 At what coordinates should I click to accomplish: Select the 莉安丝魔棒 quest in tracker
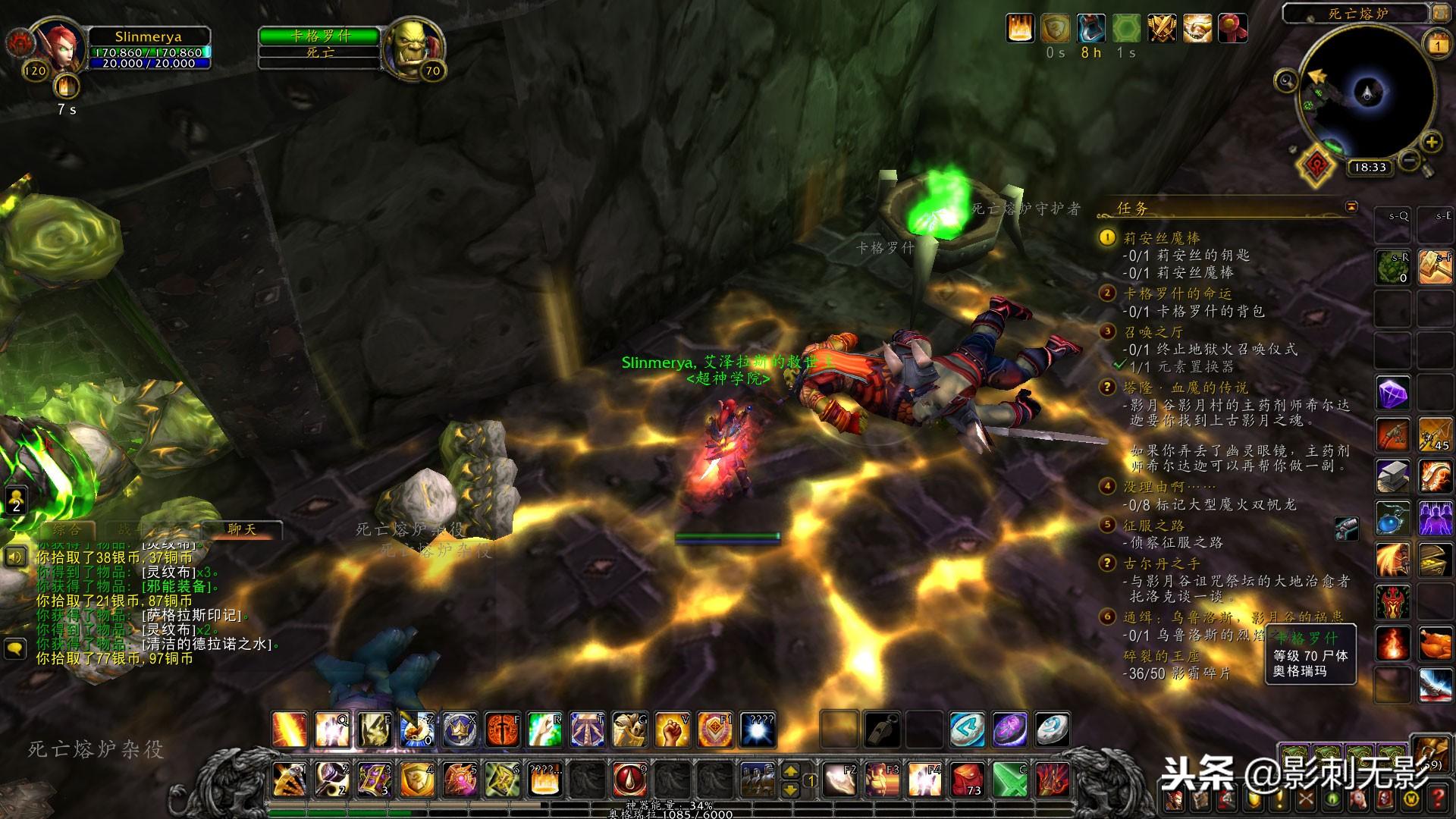(x=1161, y=238)
